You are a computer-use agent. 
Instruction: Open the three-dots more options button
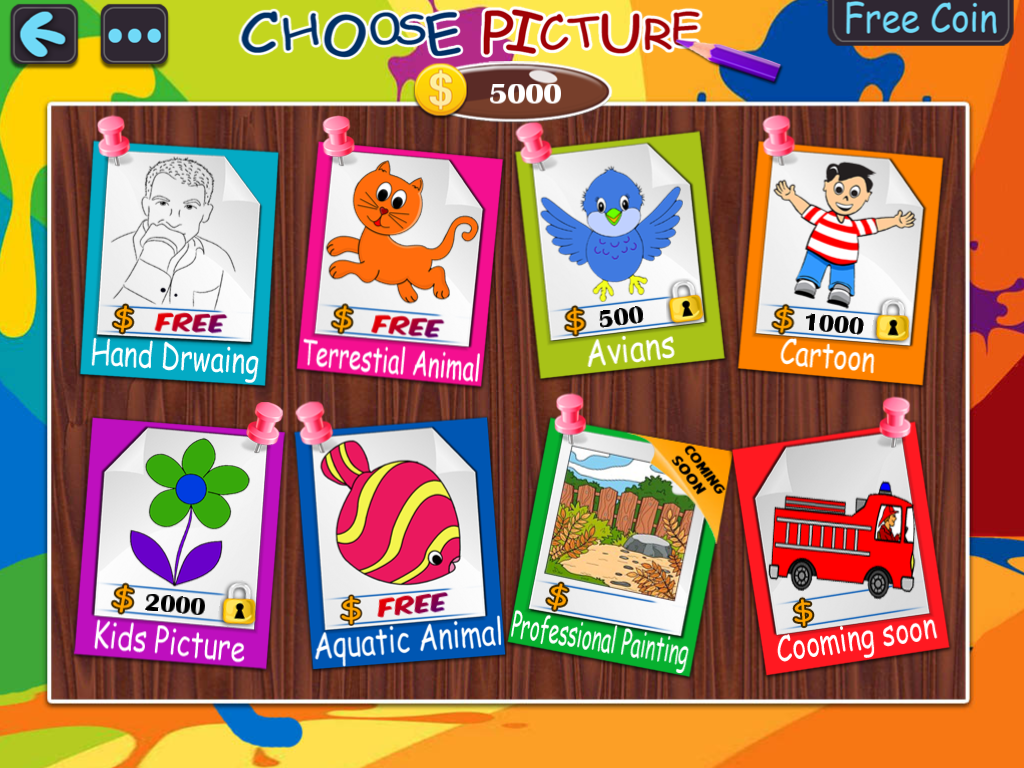point(134,35)
